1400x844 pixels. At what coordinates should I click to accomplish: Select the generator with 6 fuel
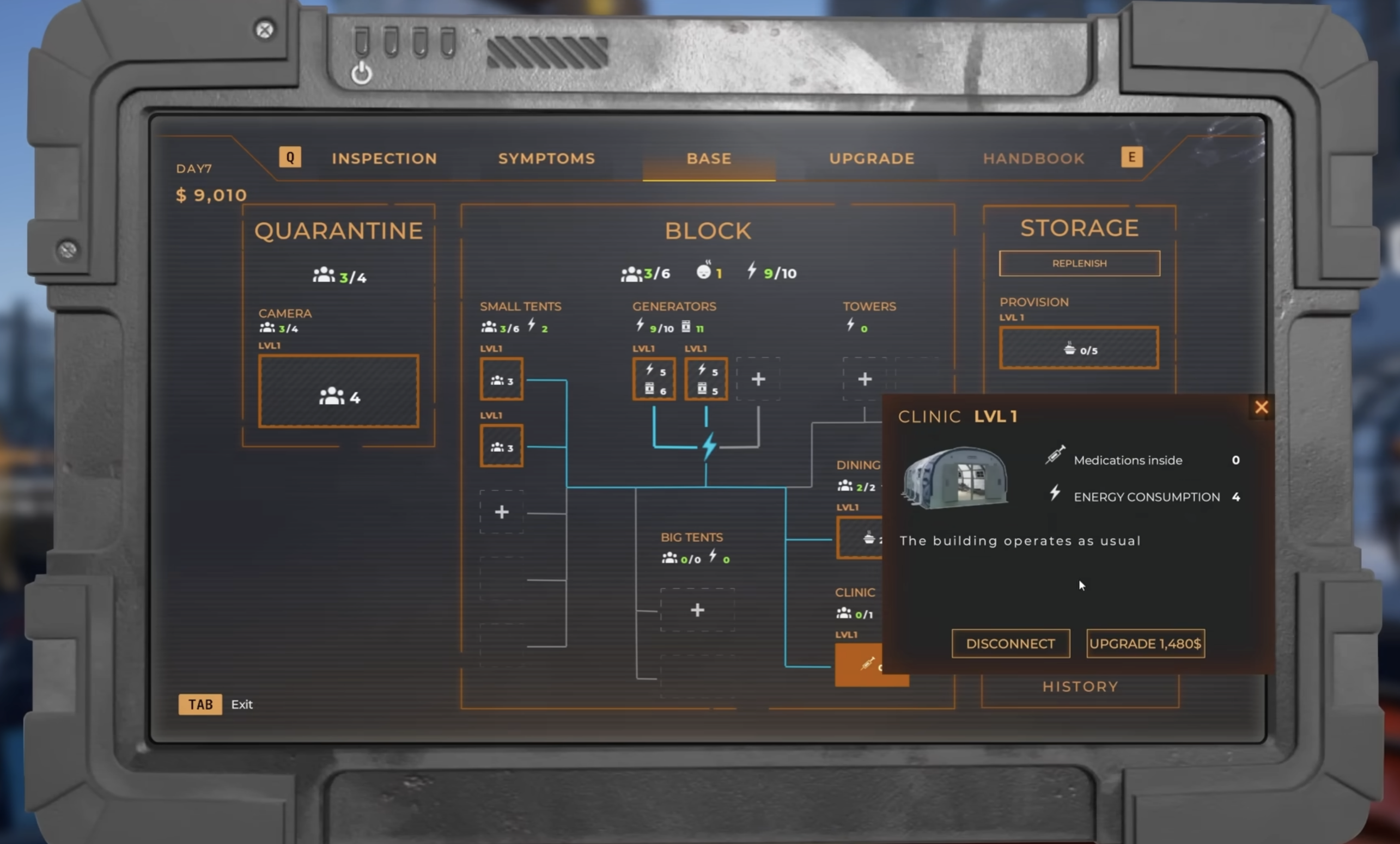(x=654, y=380)
